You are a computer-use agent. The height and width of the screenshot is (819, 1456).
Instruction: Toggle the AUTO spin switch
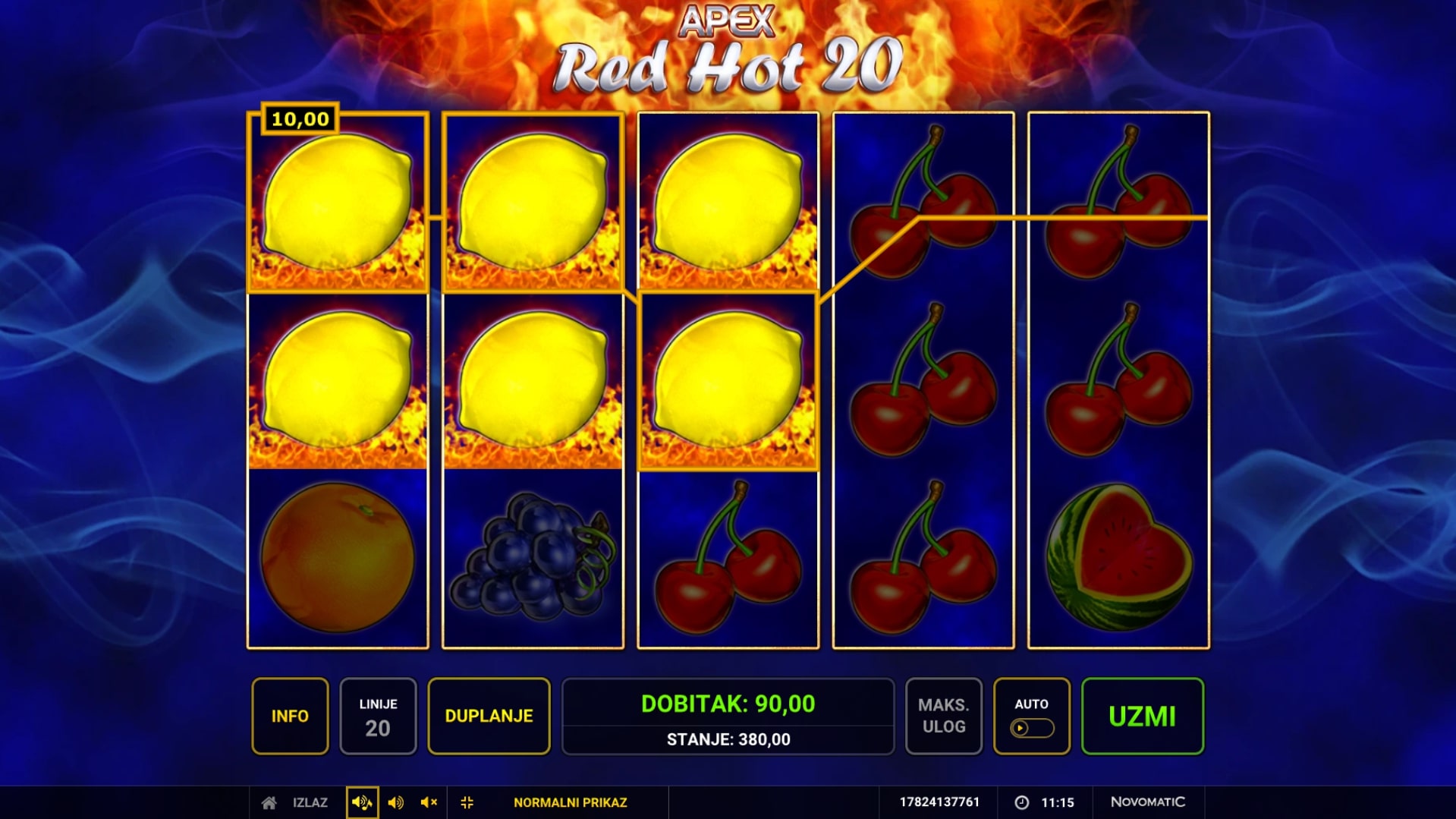tap(1031, 728)
